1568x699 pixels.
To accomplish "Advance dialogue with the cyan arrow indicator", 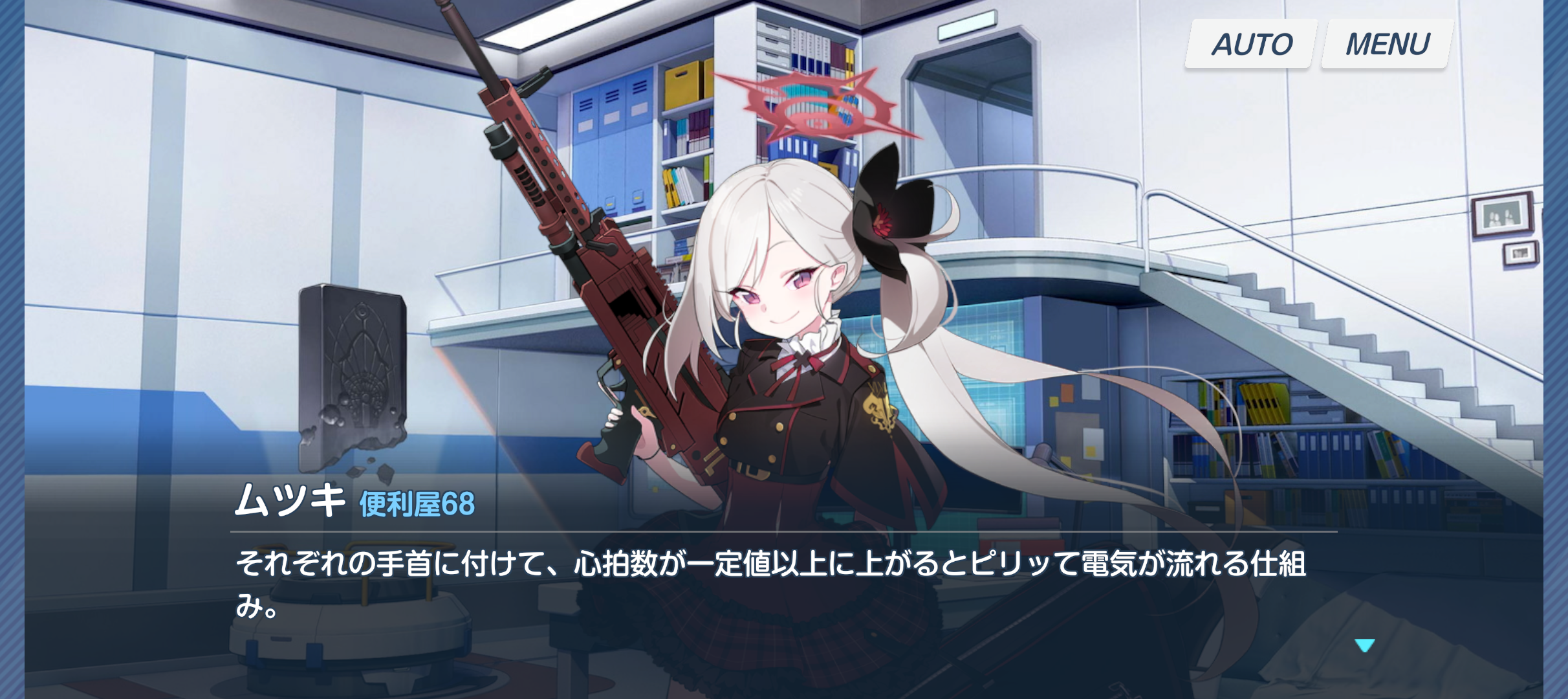I will tap(1364, 645).
